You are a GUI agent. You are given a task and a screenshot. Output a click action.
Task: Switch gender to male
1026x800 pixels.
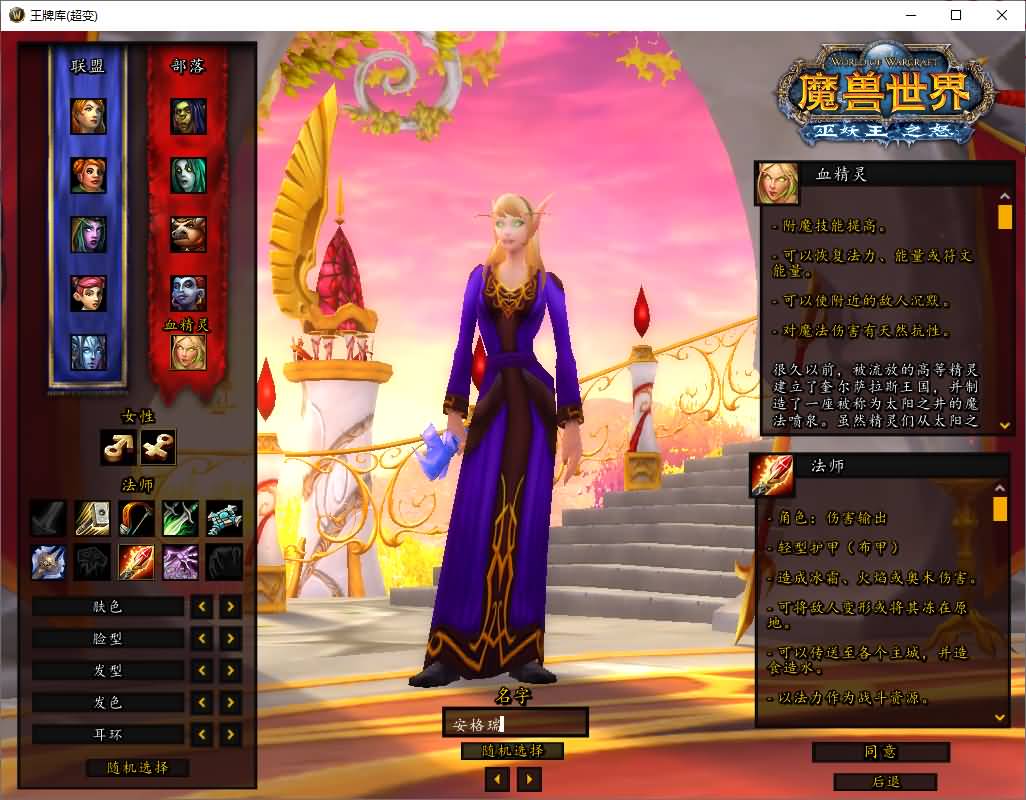click(118, 448)
